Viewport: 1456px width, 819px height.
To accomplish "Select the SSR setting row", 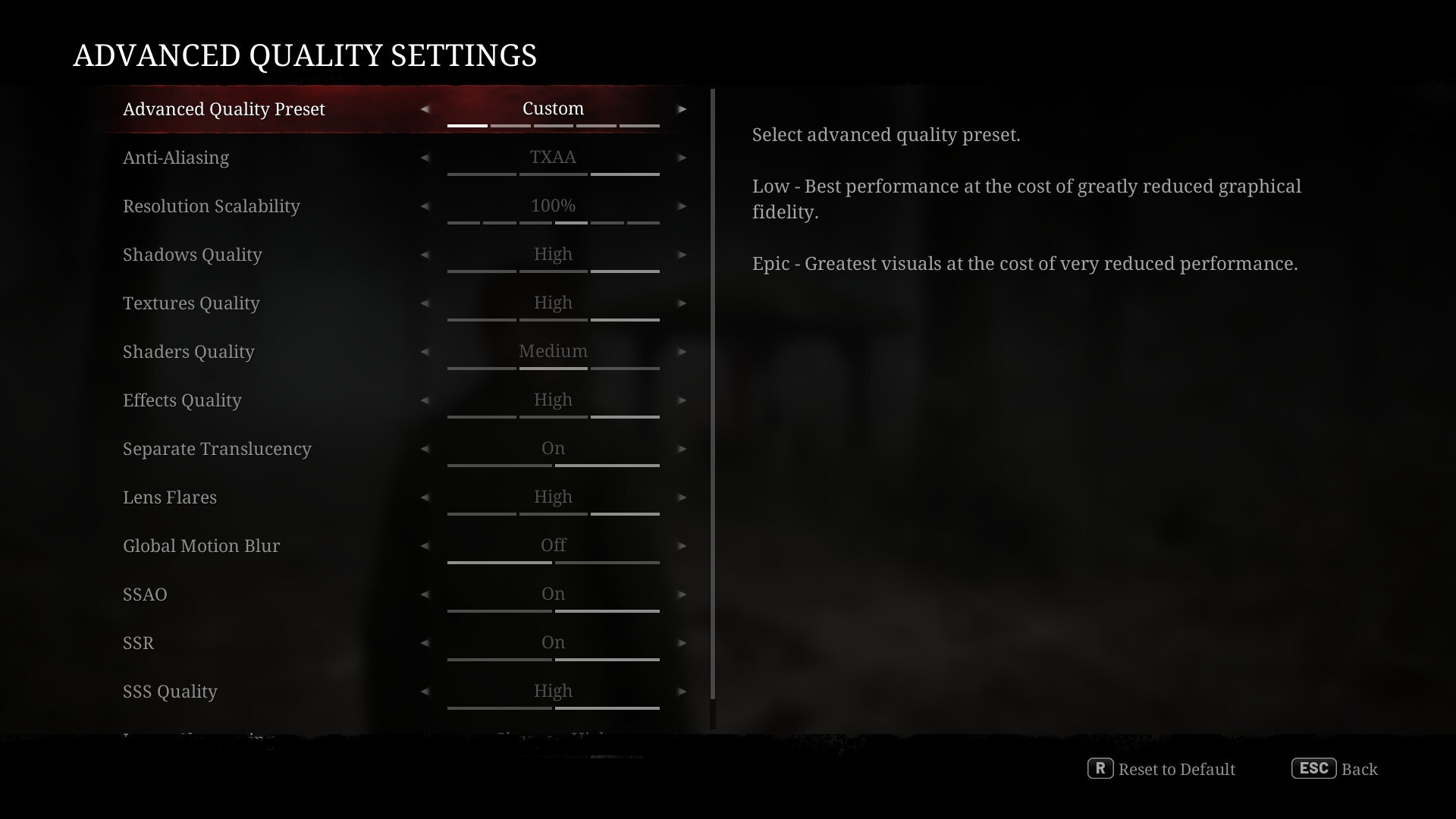I will pos(139,643).
